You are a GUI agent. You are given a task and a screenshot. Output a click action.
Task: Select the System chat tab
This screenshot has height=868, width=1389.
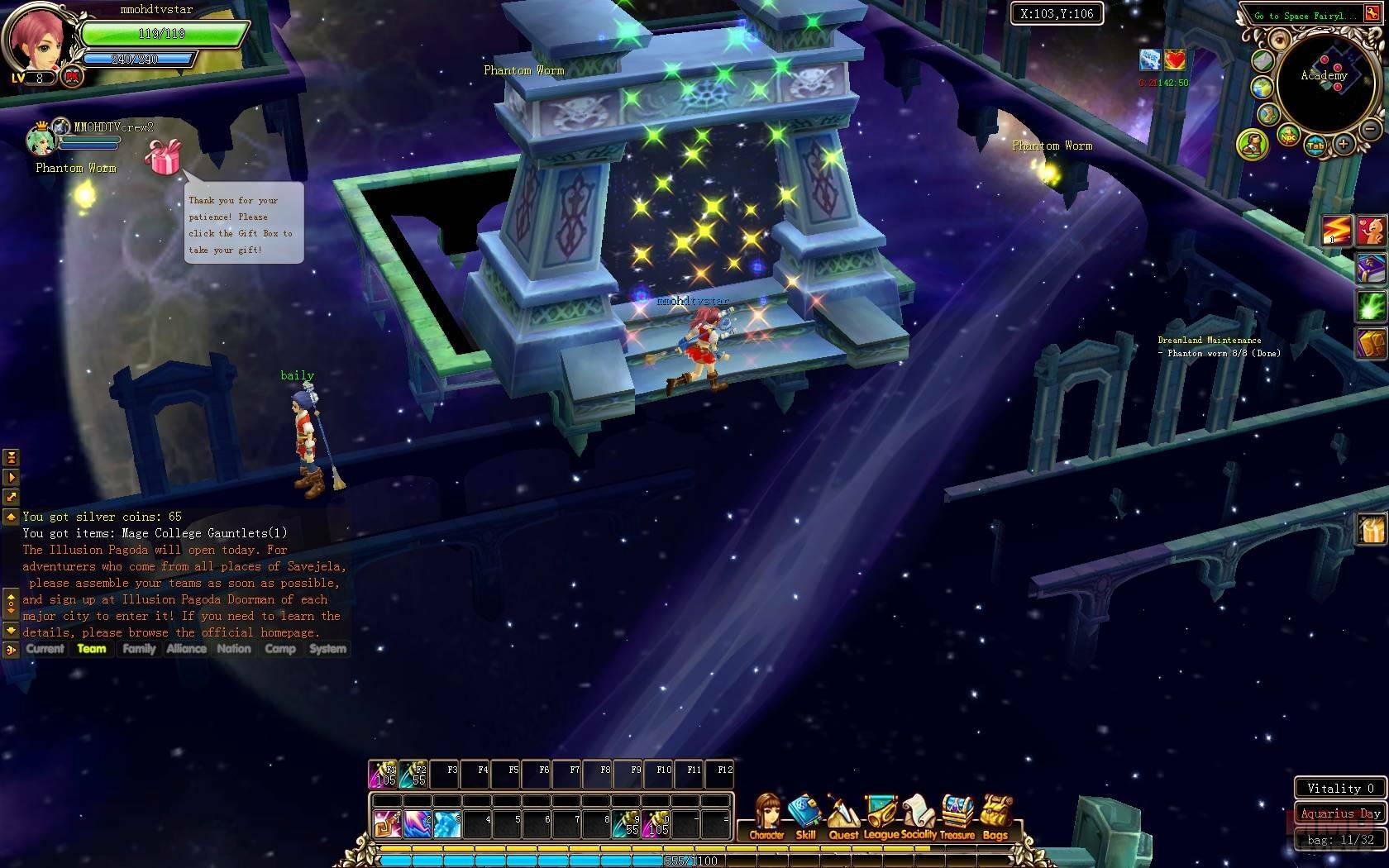tap(327, 649)
